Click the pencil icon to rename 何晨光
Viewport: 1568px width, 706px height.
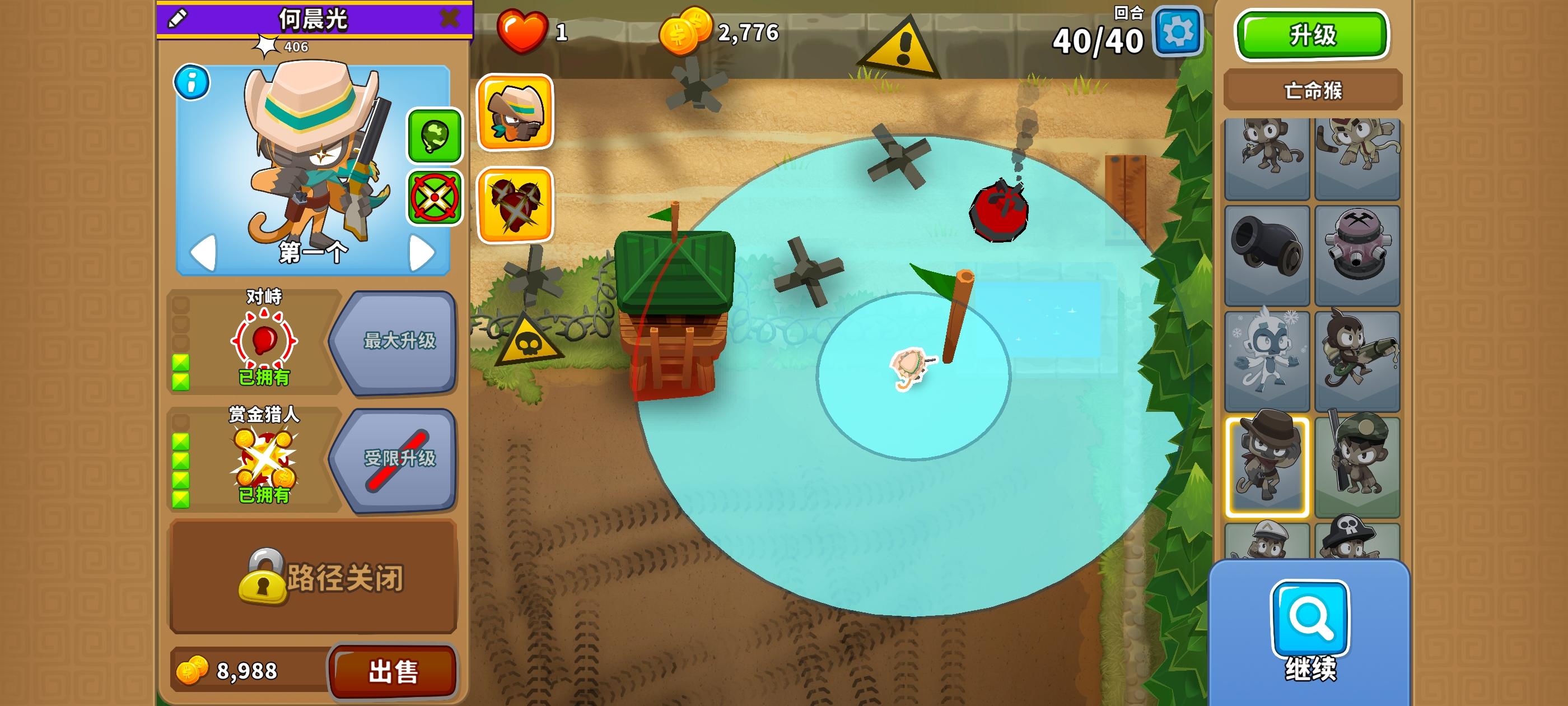(x=176, y=18)
